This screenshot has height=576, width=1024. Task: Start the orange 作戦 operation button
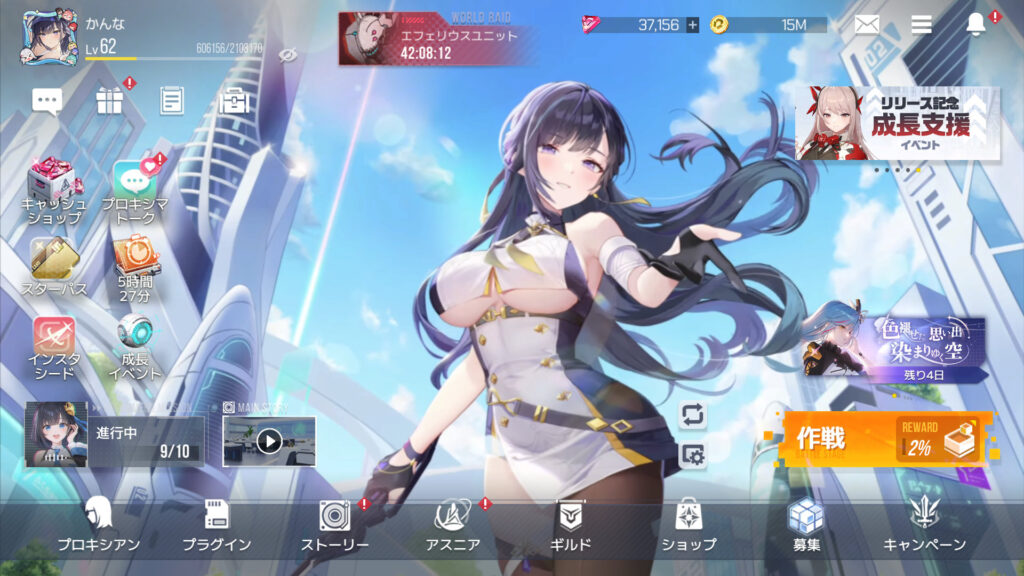888,439
